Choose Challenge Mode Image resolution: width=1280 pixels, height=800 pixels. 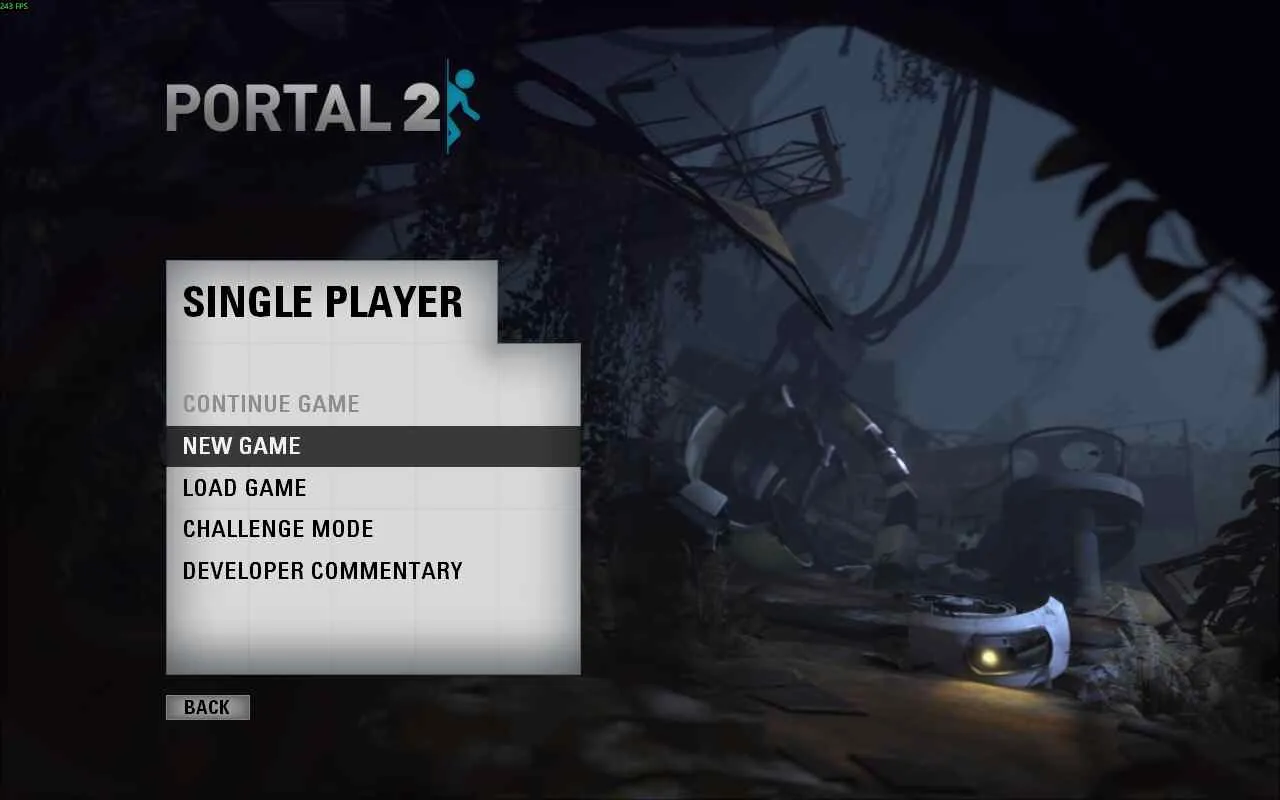[x=278, y=529]
